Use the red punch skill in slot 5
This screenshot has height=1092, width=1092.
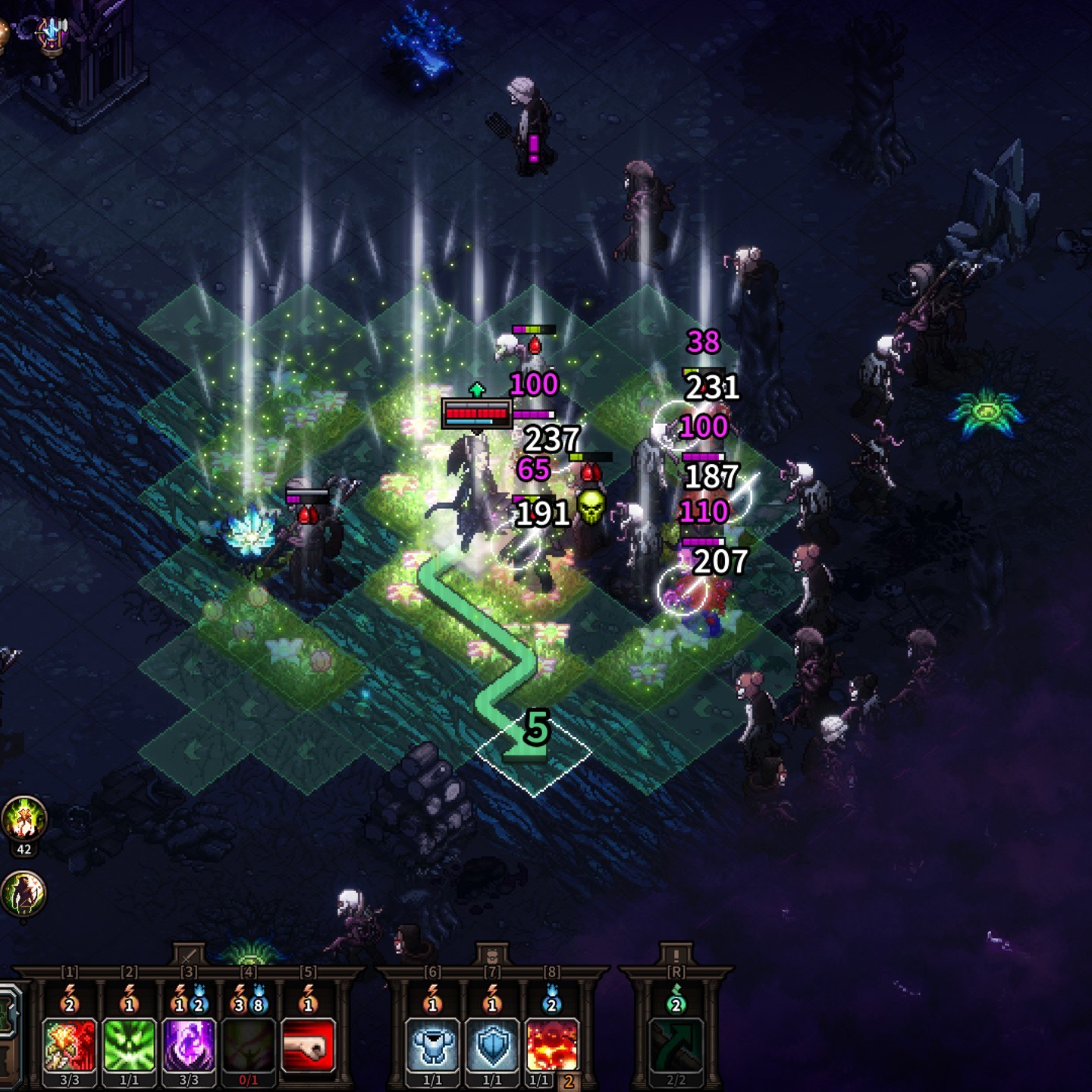(x=308, y=1045)
